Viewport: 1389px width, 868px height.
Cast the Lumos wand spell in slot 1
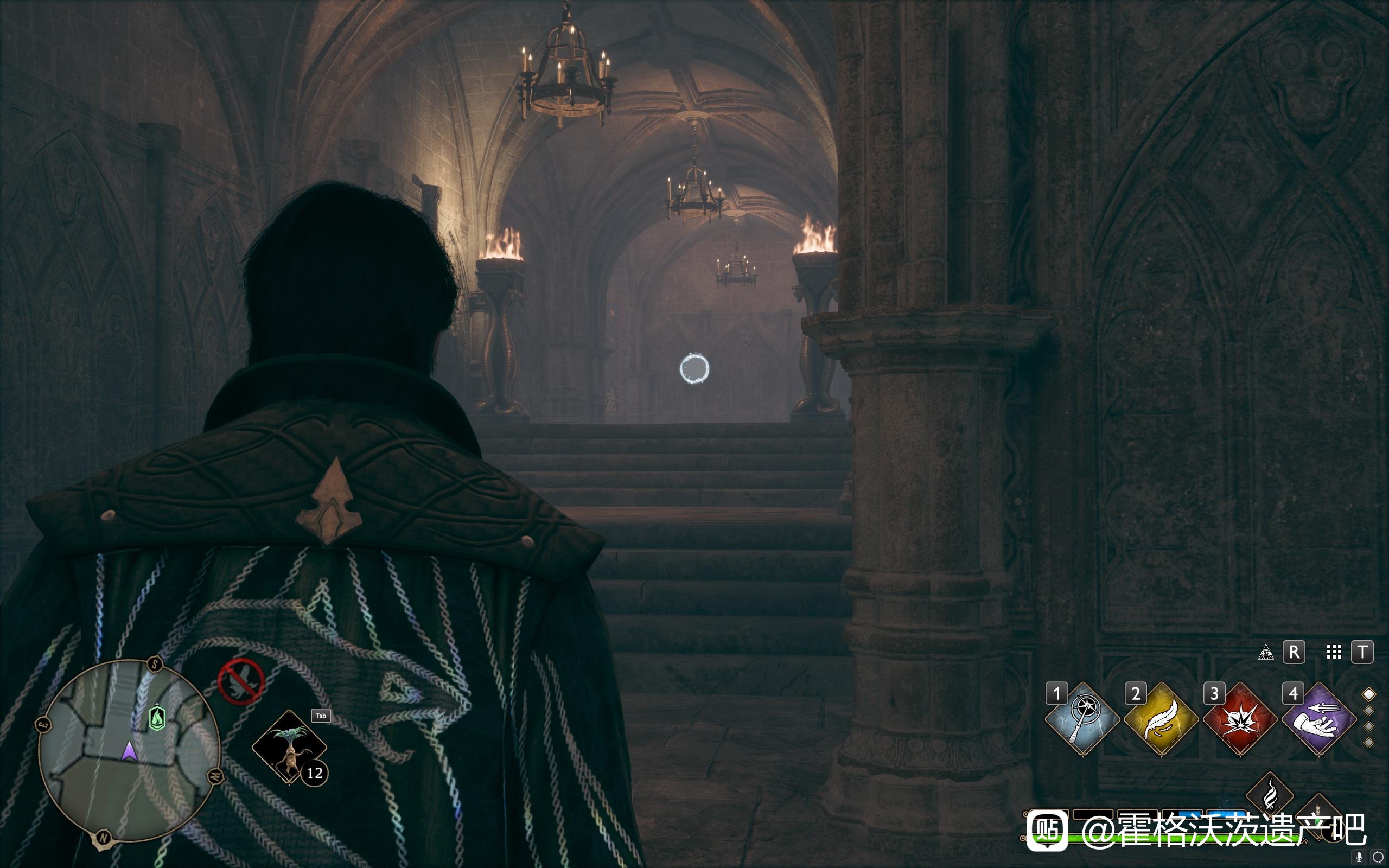tap(1082, 719)
